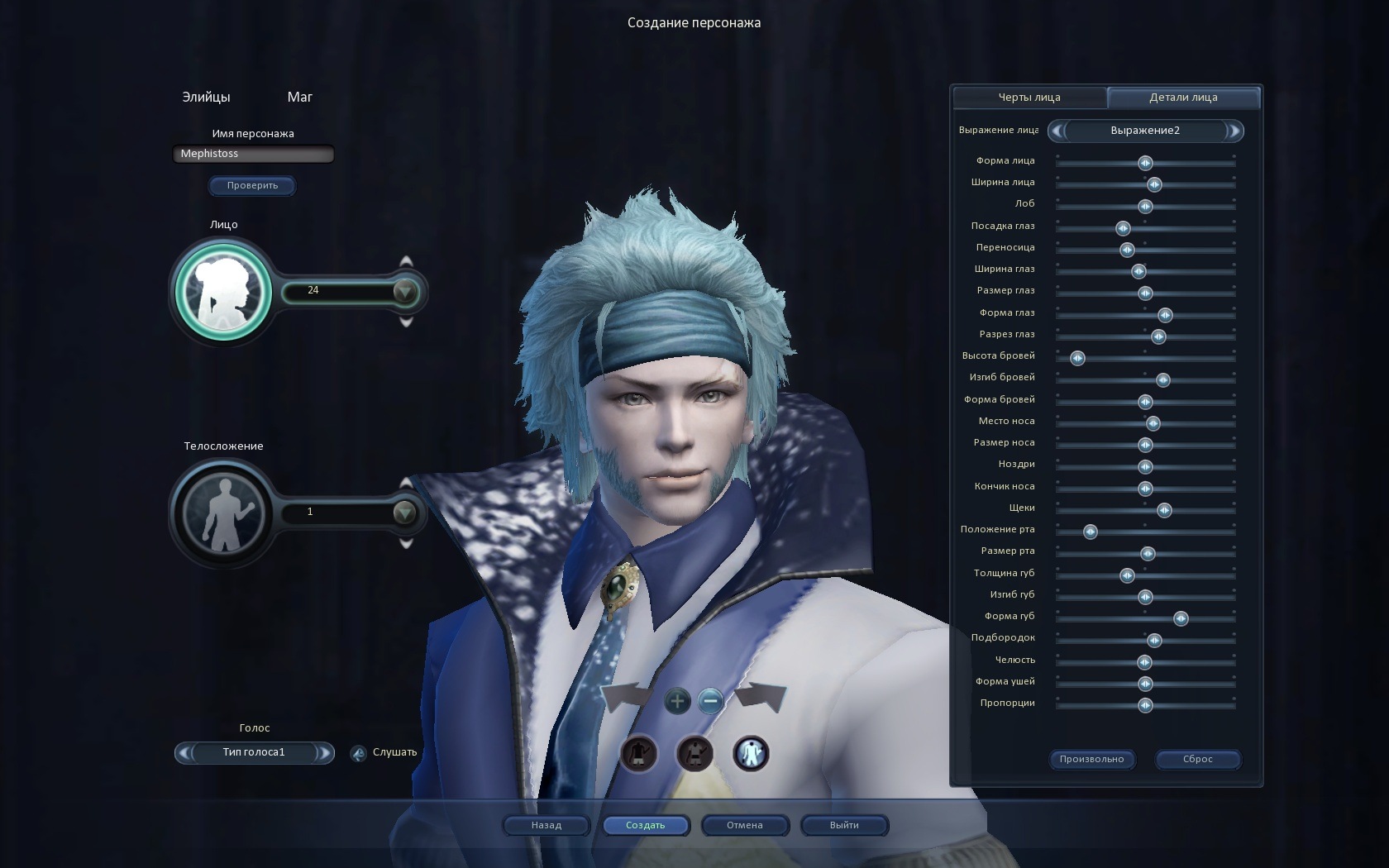Choose the next facial expression arrow
This screenshot has width=1389, height=868.
point(1234,131)
